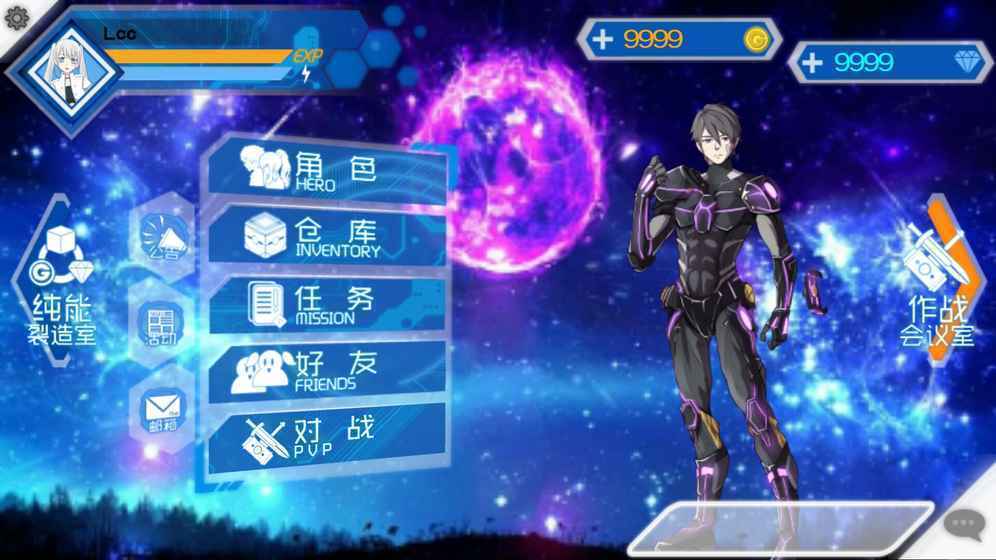996x560 pixels.
Task: Open the announcements megaphone hexagon
Action: tap(164, 238)
